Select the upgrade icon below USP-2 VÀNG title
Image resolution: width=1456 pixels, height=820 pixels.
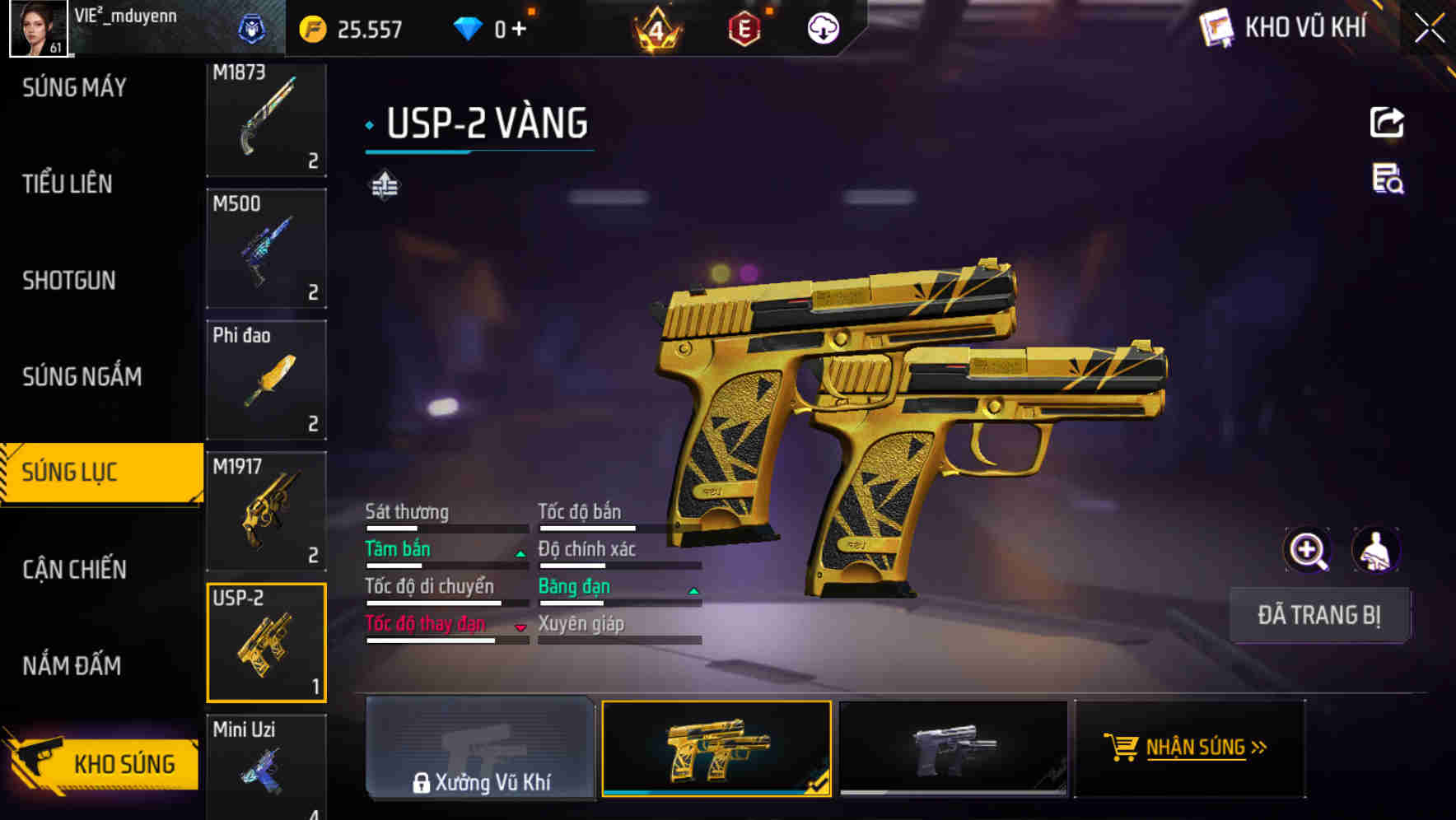click(x=384, y=185)
